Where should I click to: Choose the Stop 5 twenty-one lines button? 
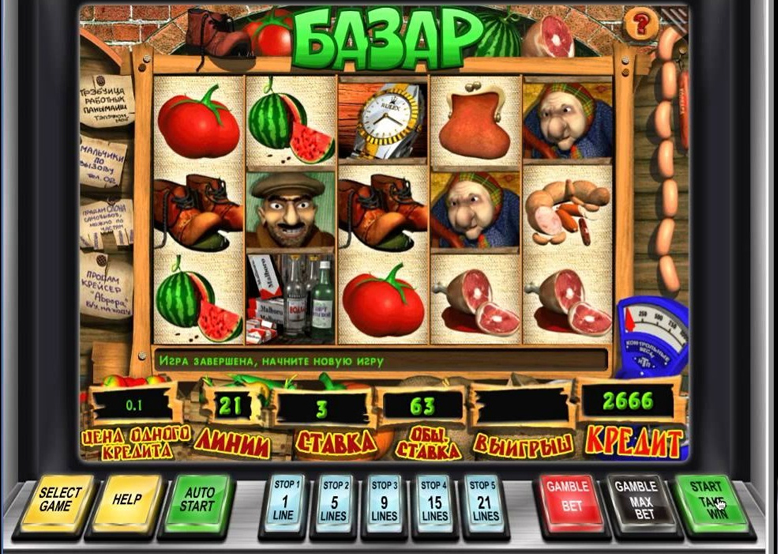point(483,500)
